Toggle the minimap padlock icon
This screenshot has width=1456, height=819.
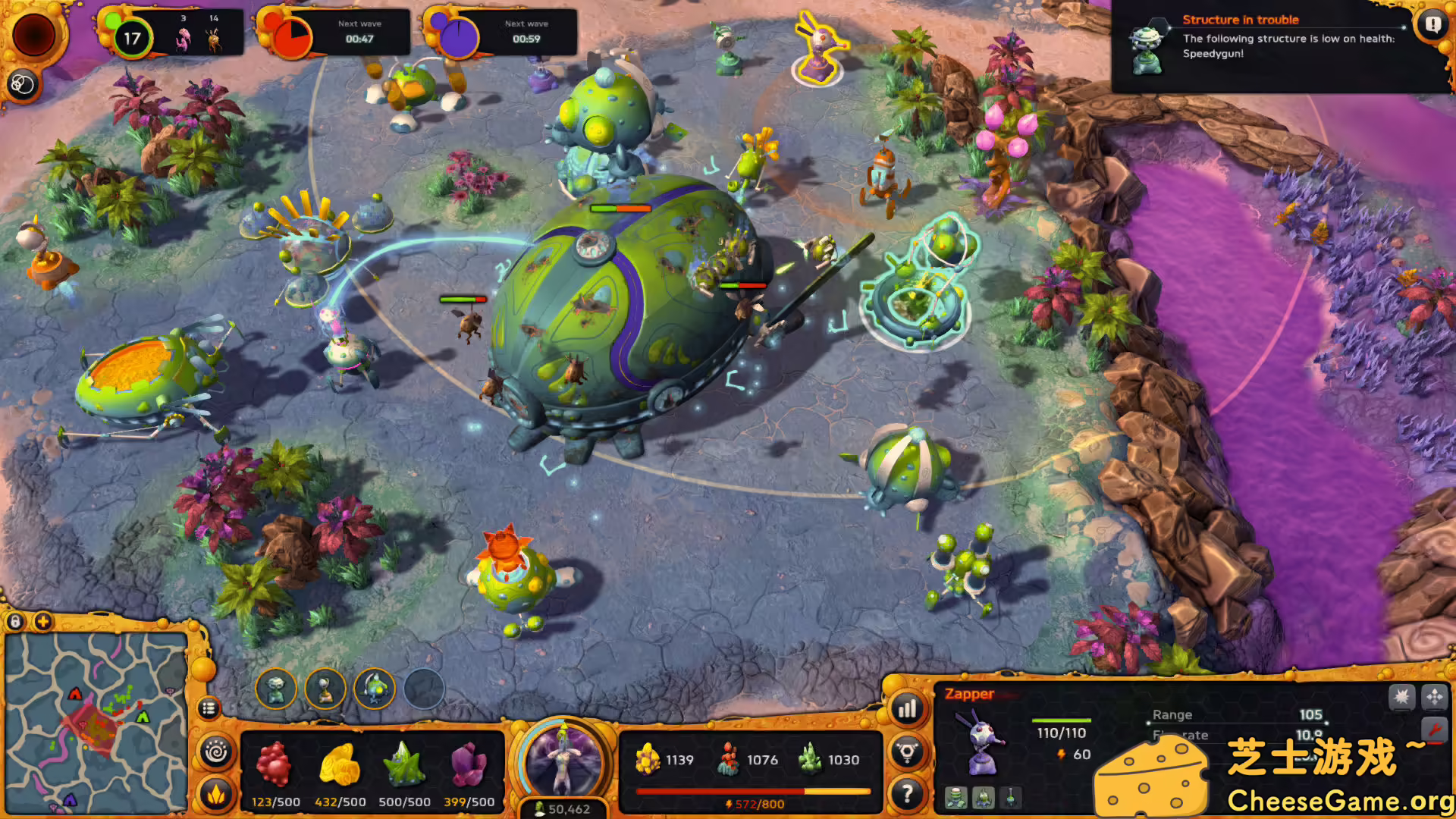[x=15, y=622]
